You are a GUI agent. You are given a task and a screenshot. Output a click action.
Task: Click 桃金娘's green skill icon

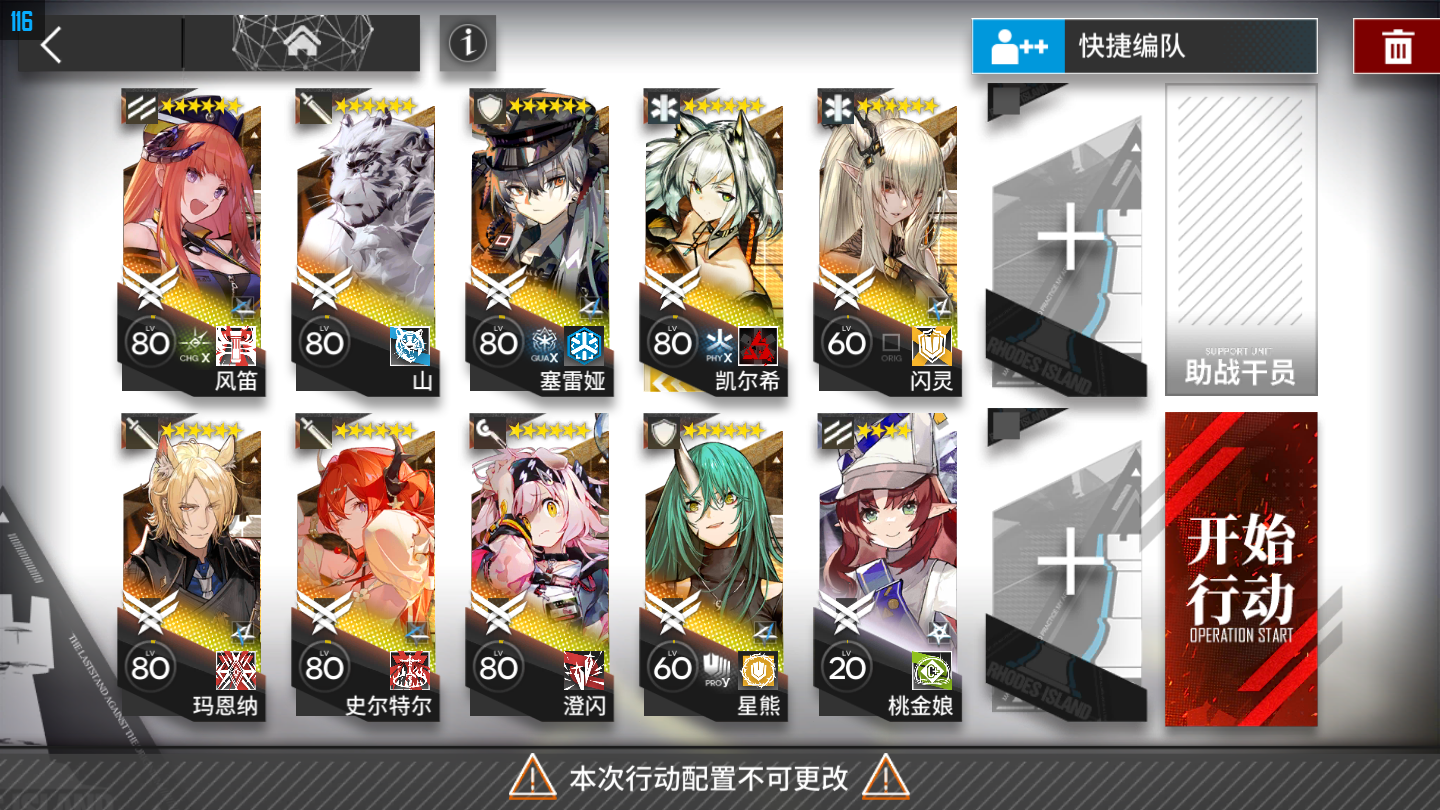coord(931,672)
